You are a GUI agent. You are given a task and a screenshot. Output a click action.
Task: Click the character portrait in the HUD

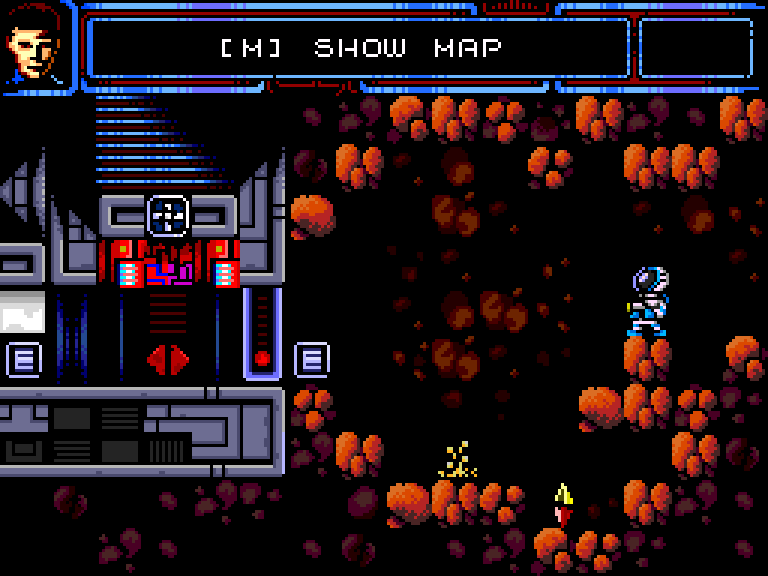pyautogui.click(x=36, y=44)
